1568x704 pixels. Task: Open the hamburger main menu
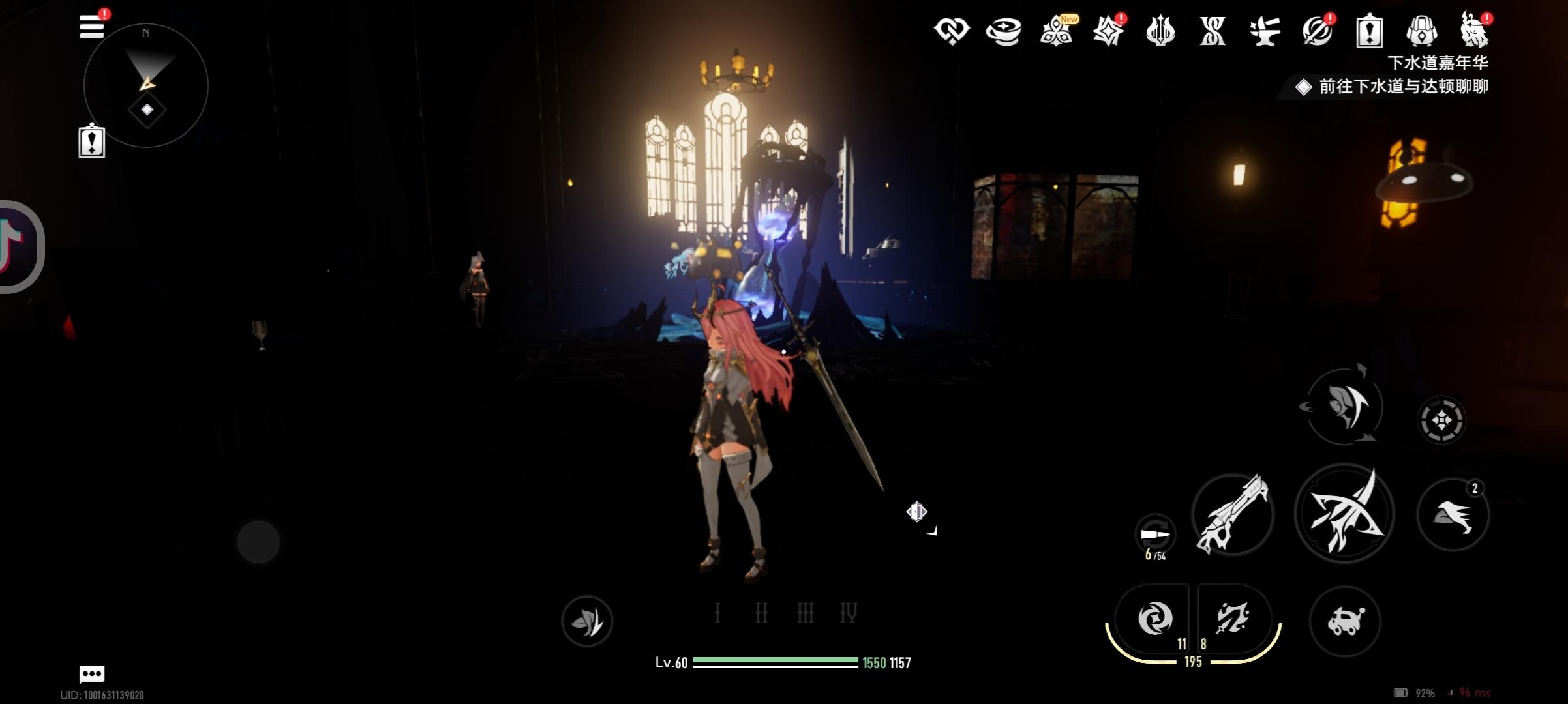point(91,27)
